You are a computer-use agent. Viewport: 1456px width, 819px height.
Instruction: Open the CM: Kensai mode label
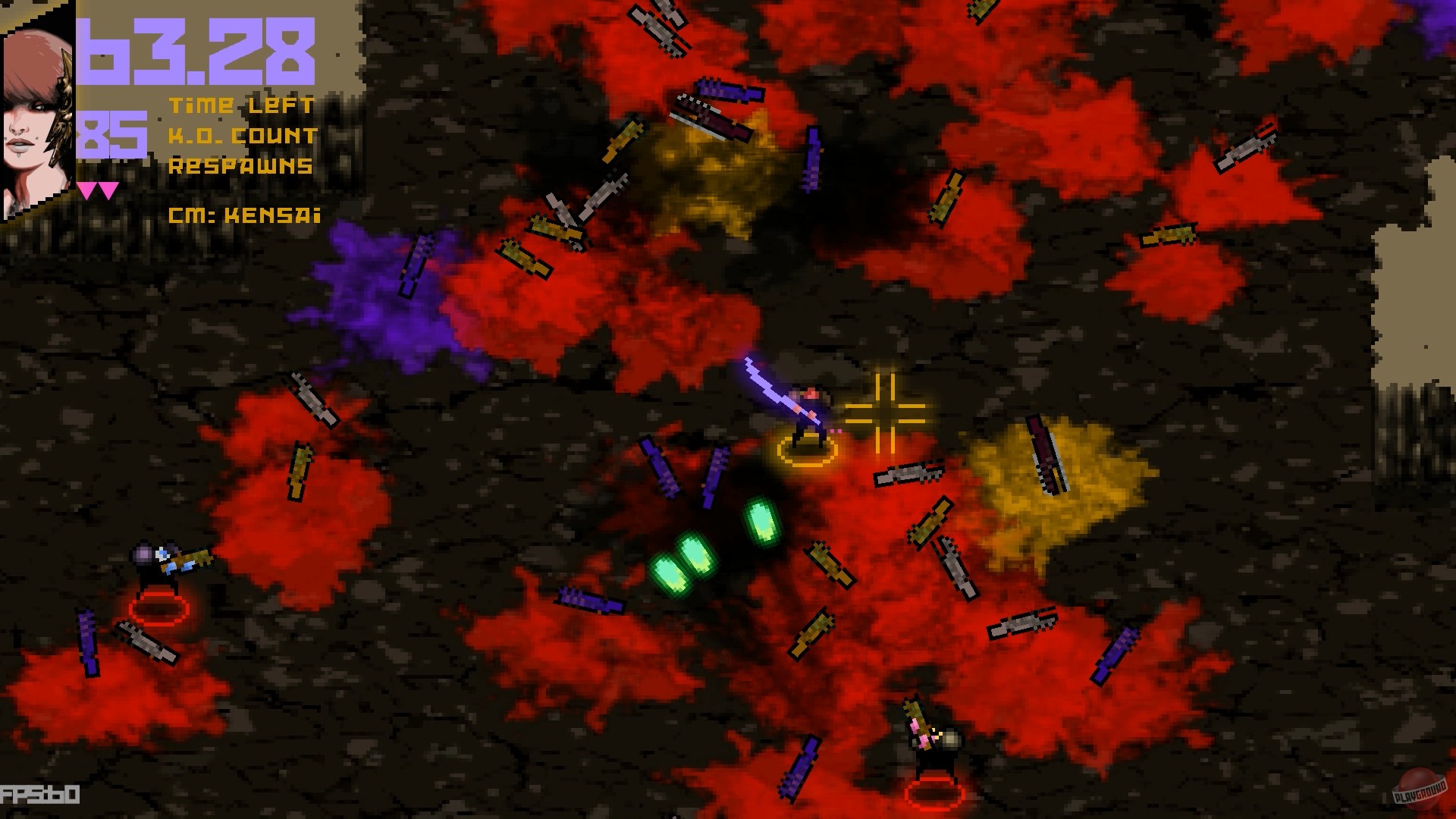click(243, 216)
